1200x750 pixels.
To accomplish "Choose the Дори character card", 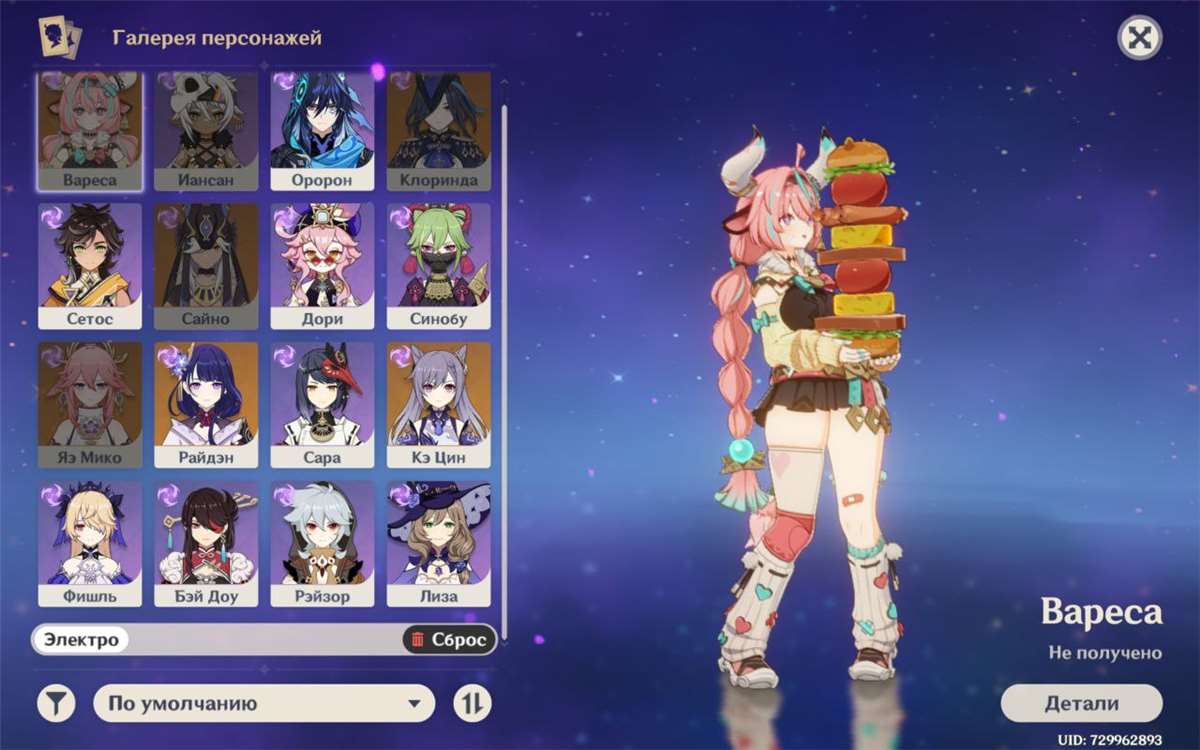I will pyautogui.click(x=322, y=267).
